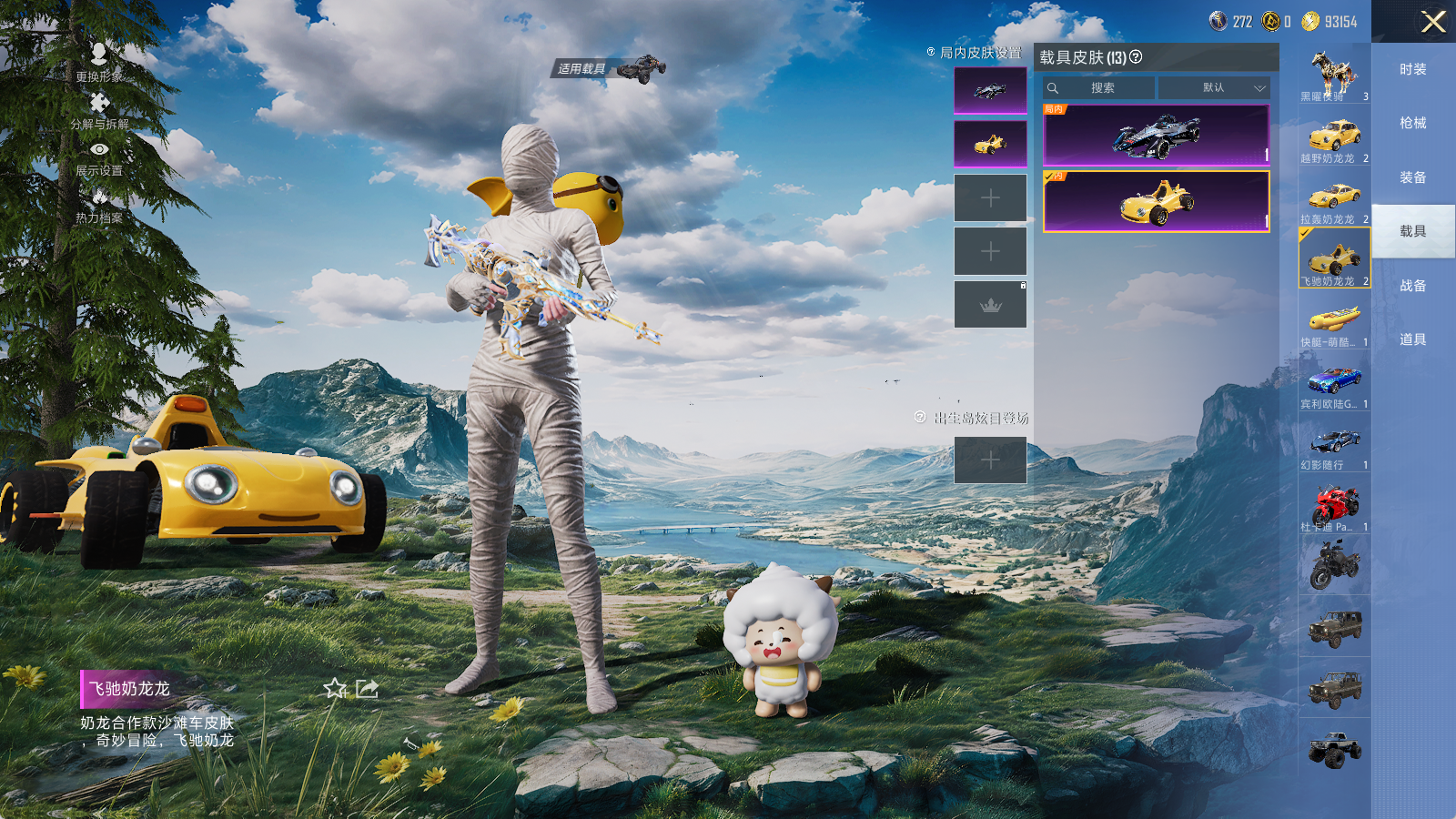Viewport: 1456px width, 819px height.
Task: Share the skin using the arrow icon
Action: [367, 689]
